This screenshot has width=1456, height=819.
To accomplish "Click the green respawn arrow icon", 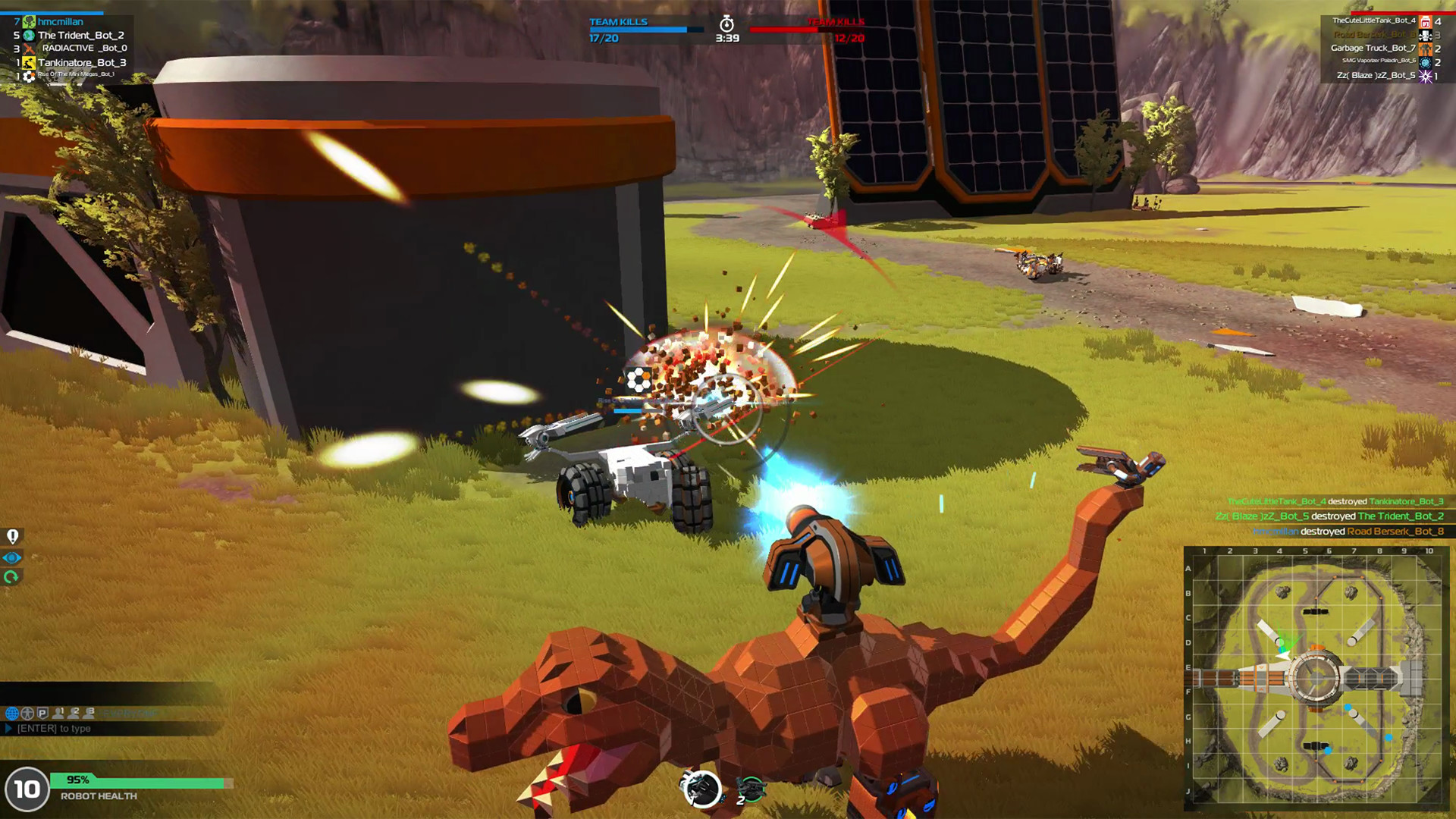I will 12,578.
